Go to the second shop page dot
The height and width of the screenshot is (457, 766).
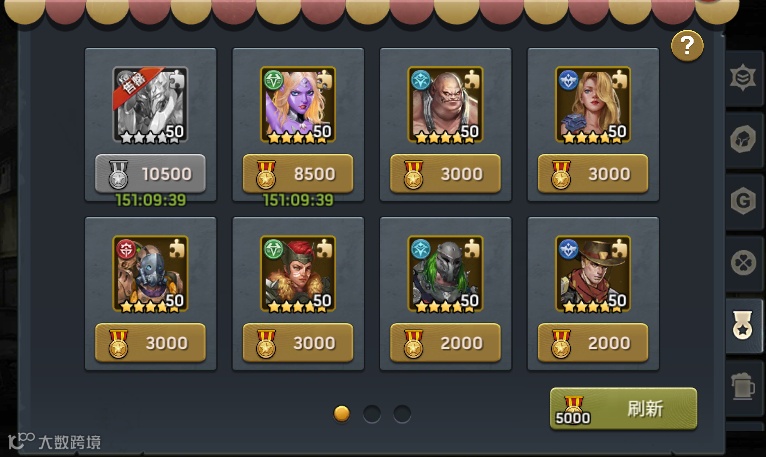click(x=372, y=413)
